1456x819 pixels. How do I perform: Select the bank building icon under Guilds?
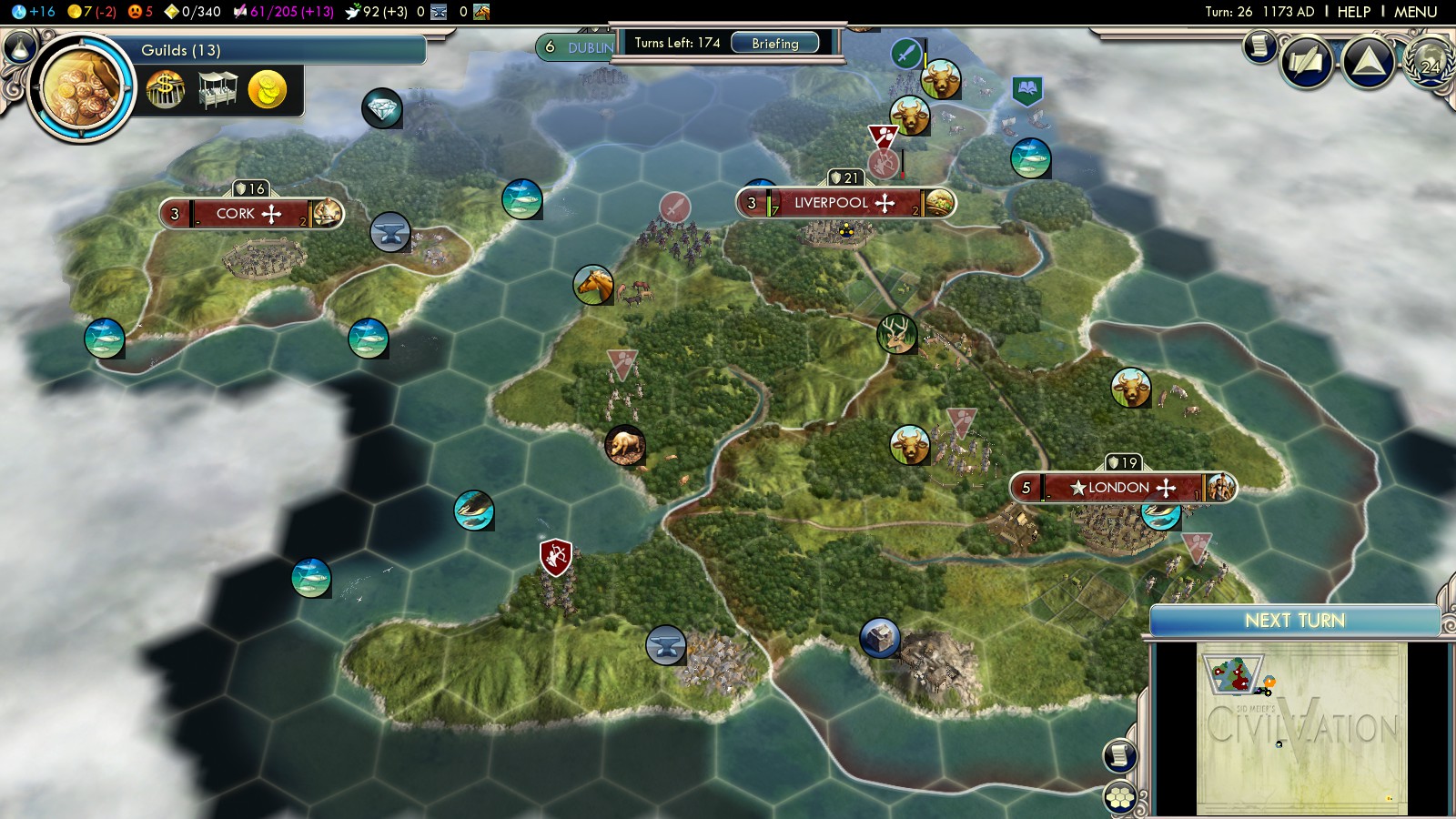[x=165, y=91]
